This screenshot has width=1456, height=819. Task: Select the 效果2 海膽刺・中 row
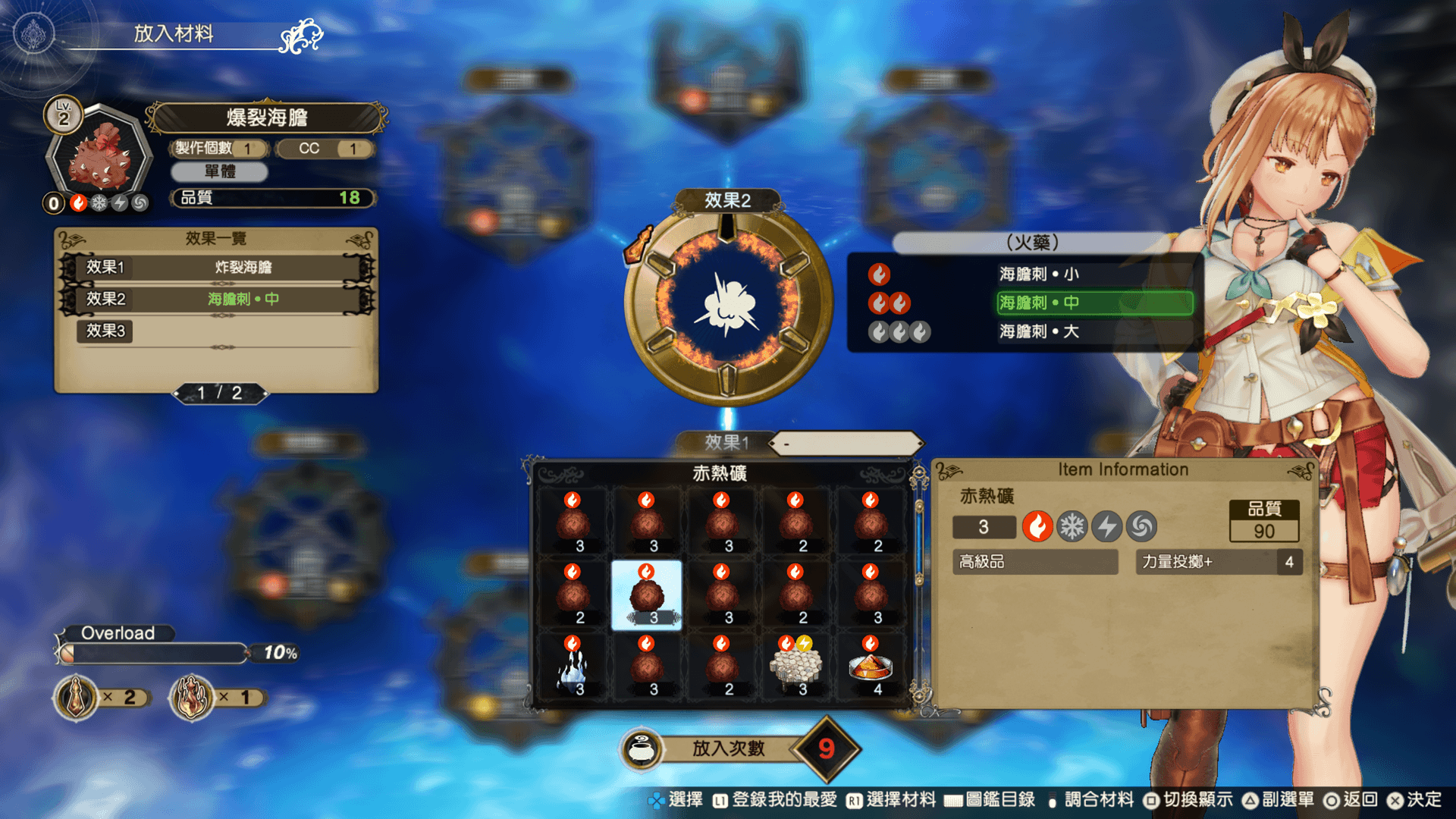click(217, 299)
